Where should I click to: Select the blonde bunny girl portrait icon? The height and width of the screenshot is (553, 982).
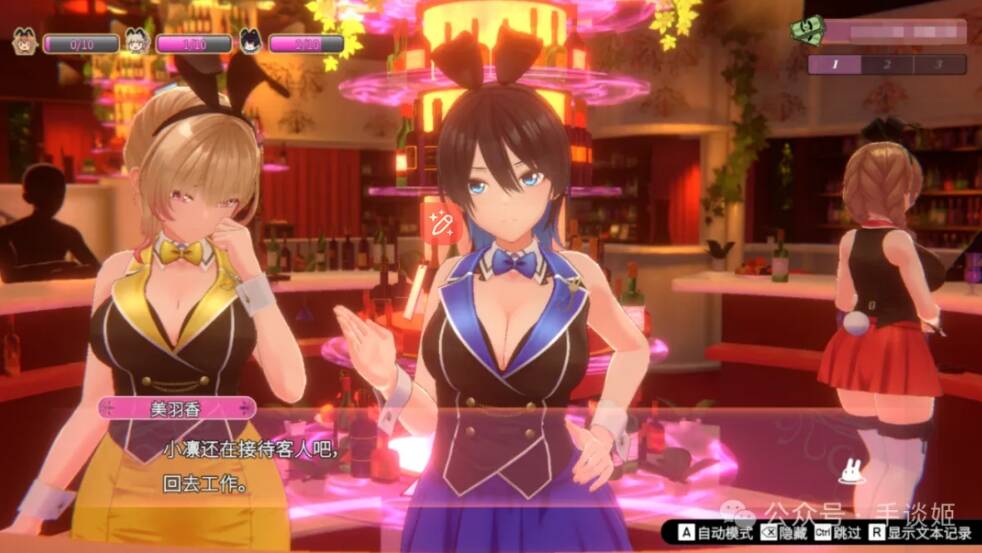tap(136, 43)
